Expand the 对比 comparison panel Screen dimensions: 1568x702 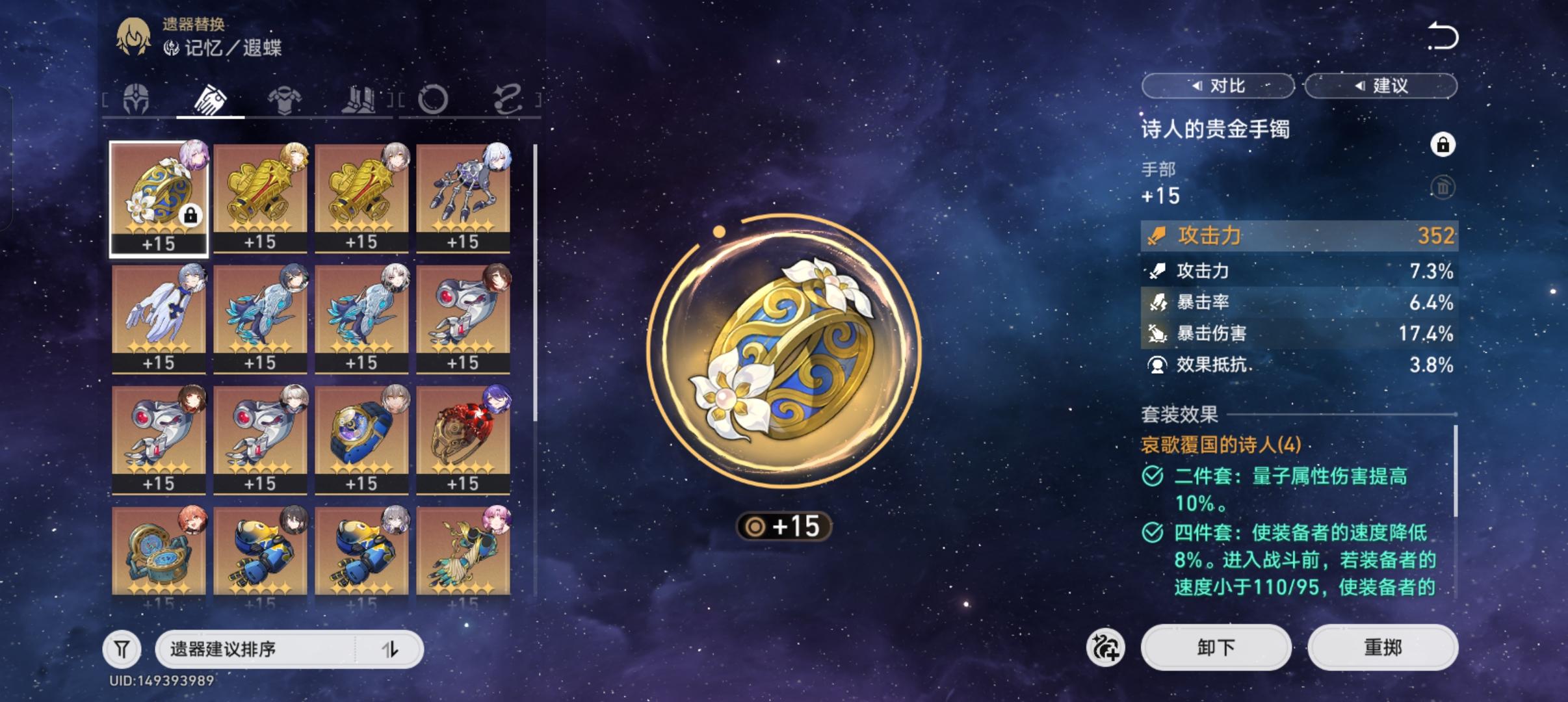[1218, 85]
